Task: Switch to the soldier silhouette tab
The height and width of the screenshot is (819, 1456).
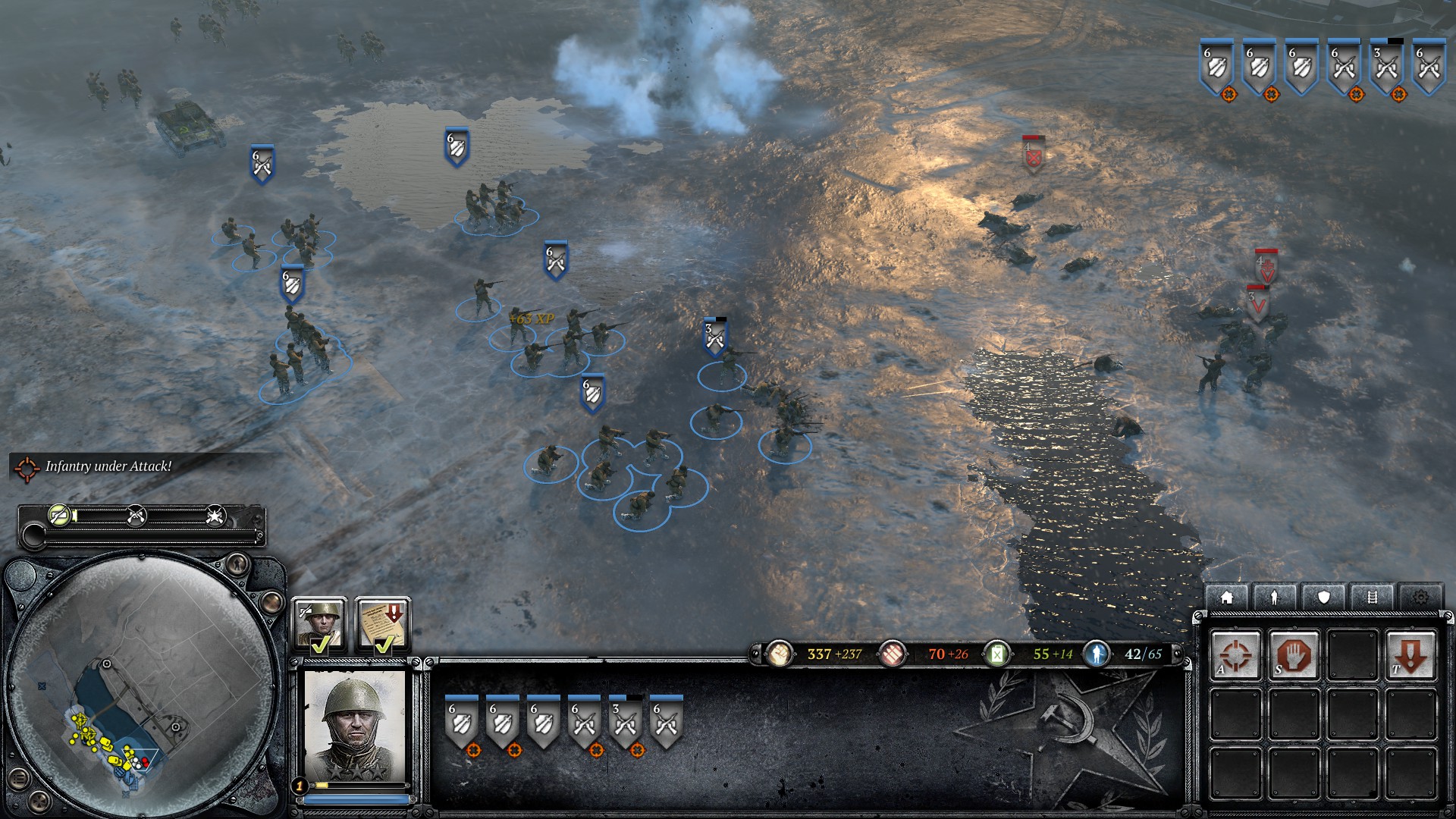Action: [x=1275, y=598]
